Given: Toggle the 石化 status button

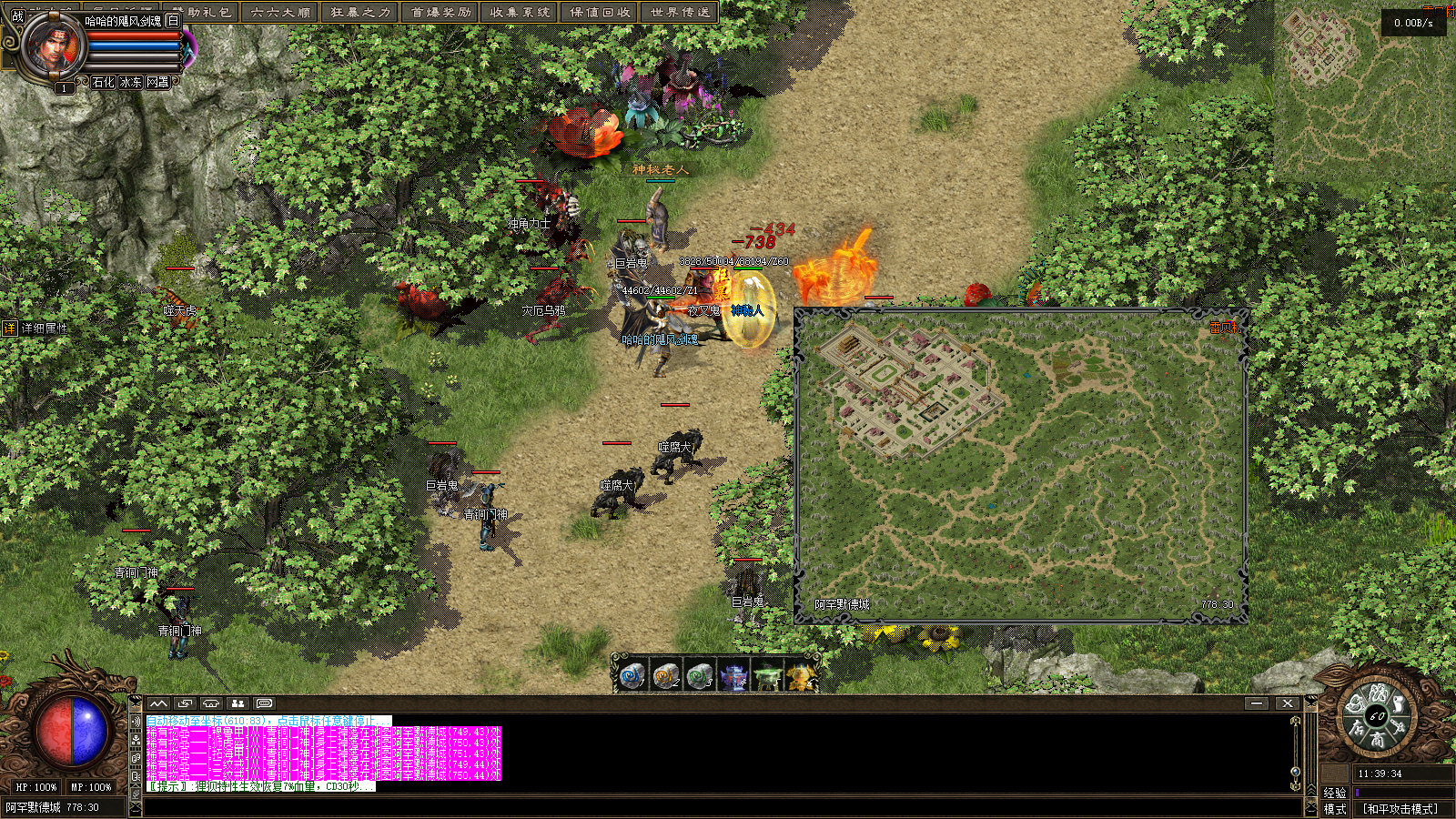Looking at the screenshot, I should coord(104,82).
